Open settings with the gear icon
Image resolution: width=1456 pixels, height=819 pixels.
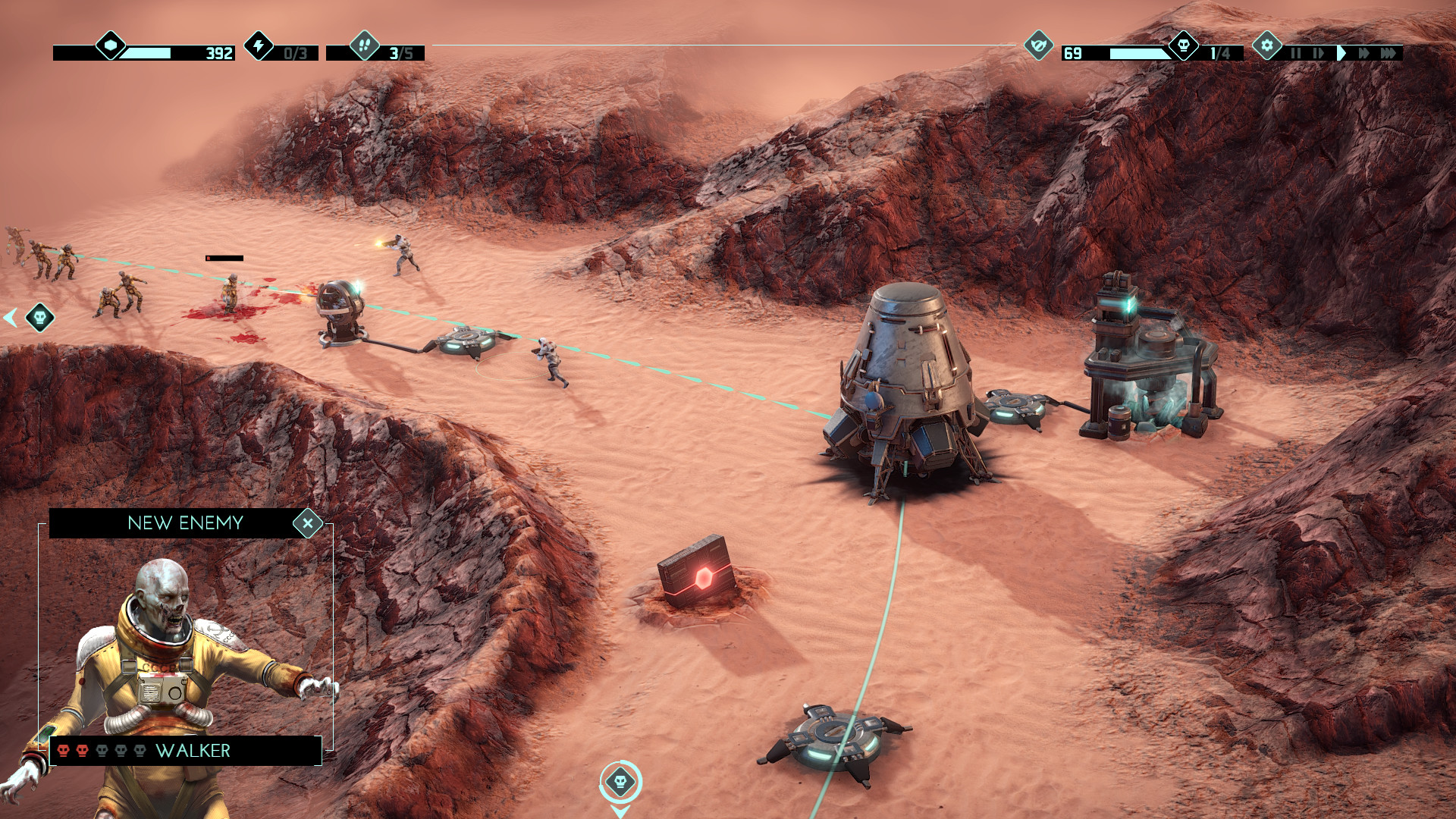(x=1267, y=47)
